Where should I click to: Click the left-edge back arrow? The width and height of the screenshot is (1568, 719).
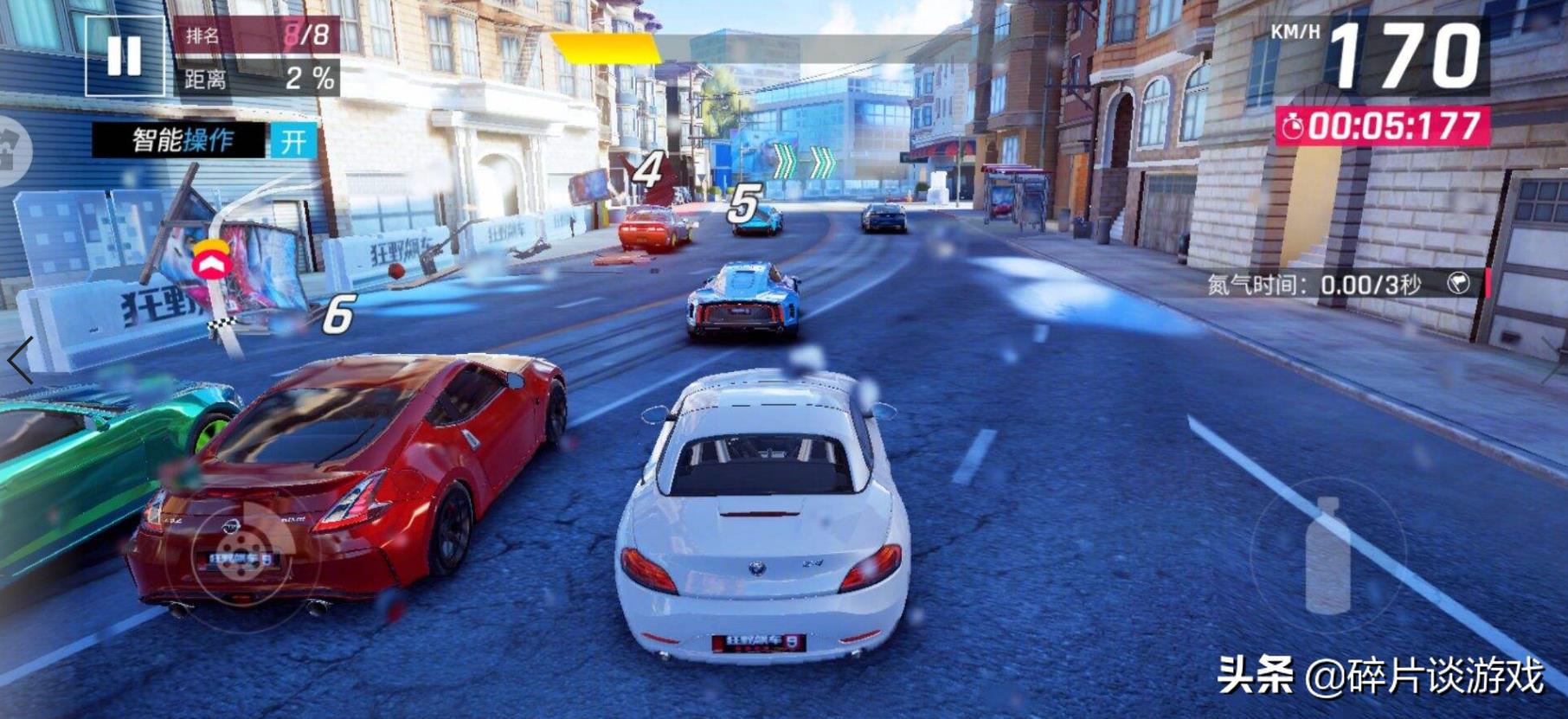tap(19, 359)
